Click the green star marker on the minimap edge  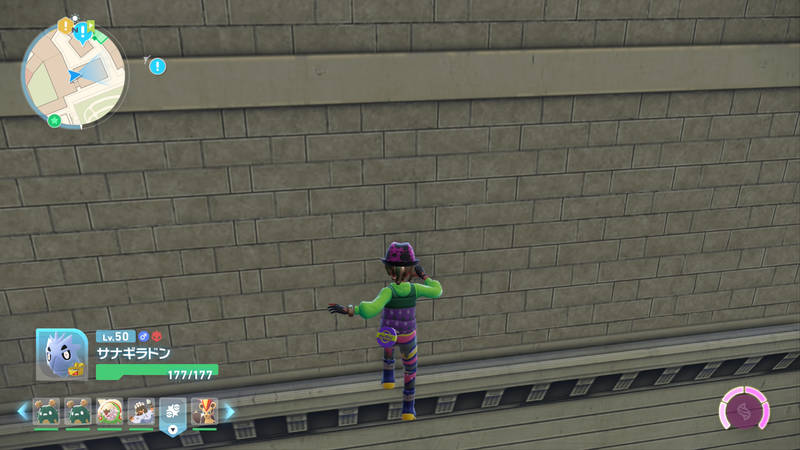[x=54, y=121]
